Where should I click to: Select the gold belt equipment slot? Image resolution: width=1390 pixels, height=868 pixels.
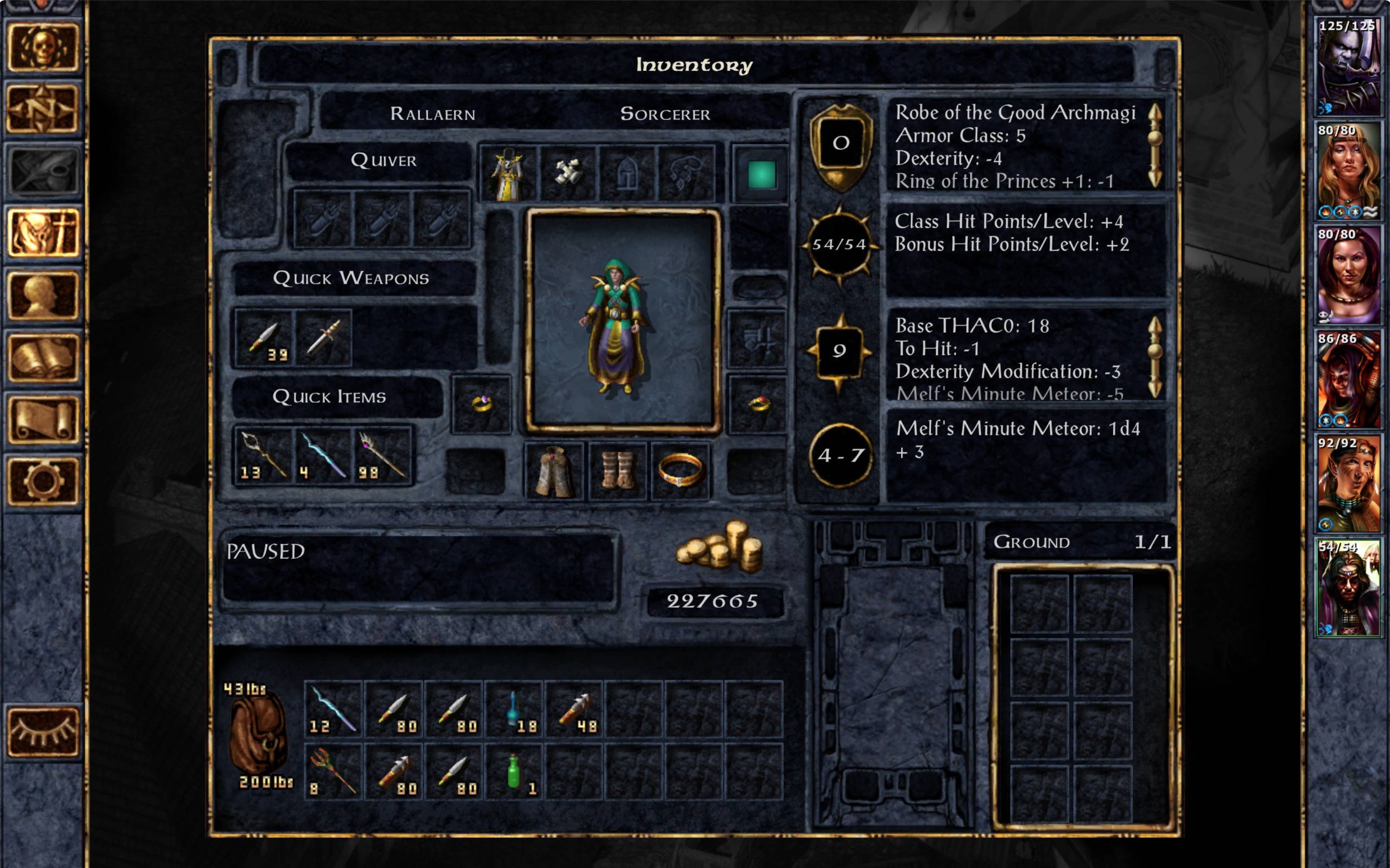pyautogui.click(x=680, y=471)
